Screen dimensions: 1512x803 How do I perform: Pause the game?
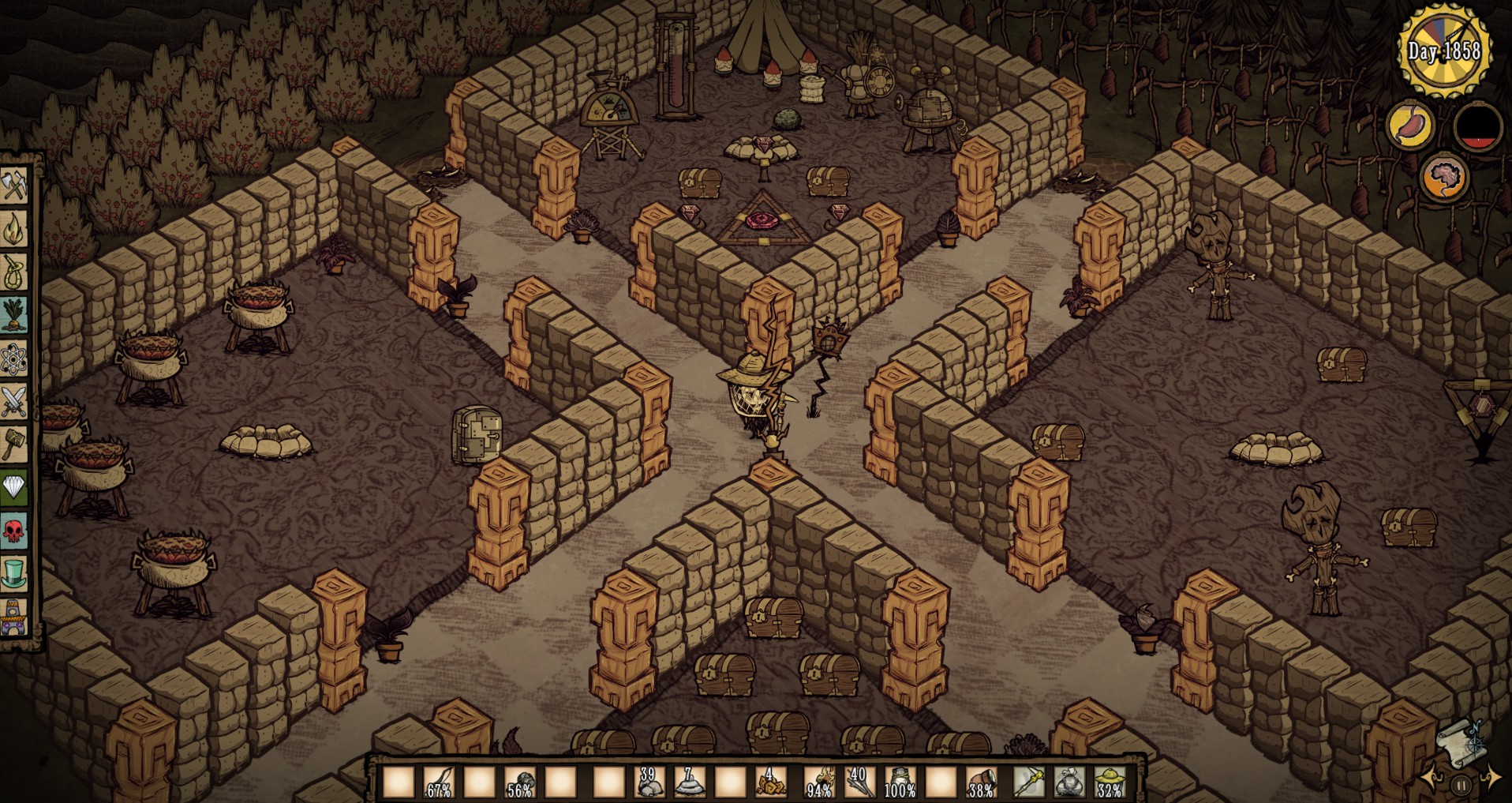[x=1461, y=786]
